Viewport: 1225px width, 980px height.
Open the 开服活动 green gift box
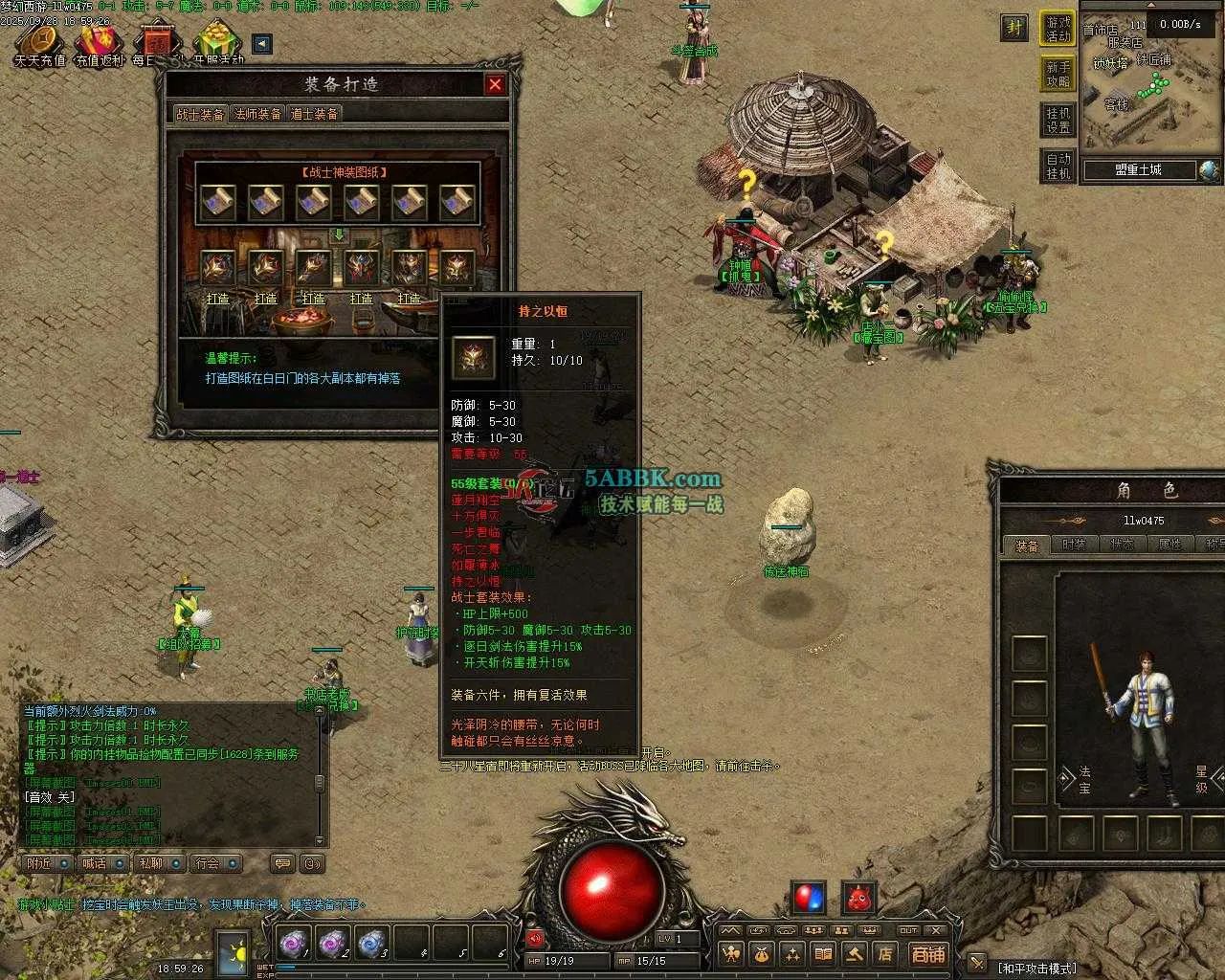tap(217, 44)
